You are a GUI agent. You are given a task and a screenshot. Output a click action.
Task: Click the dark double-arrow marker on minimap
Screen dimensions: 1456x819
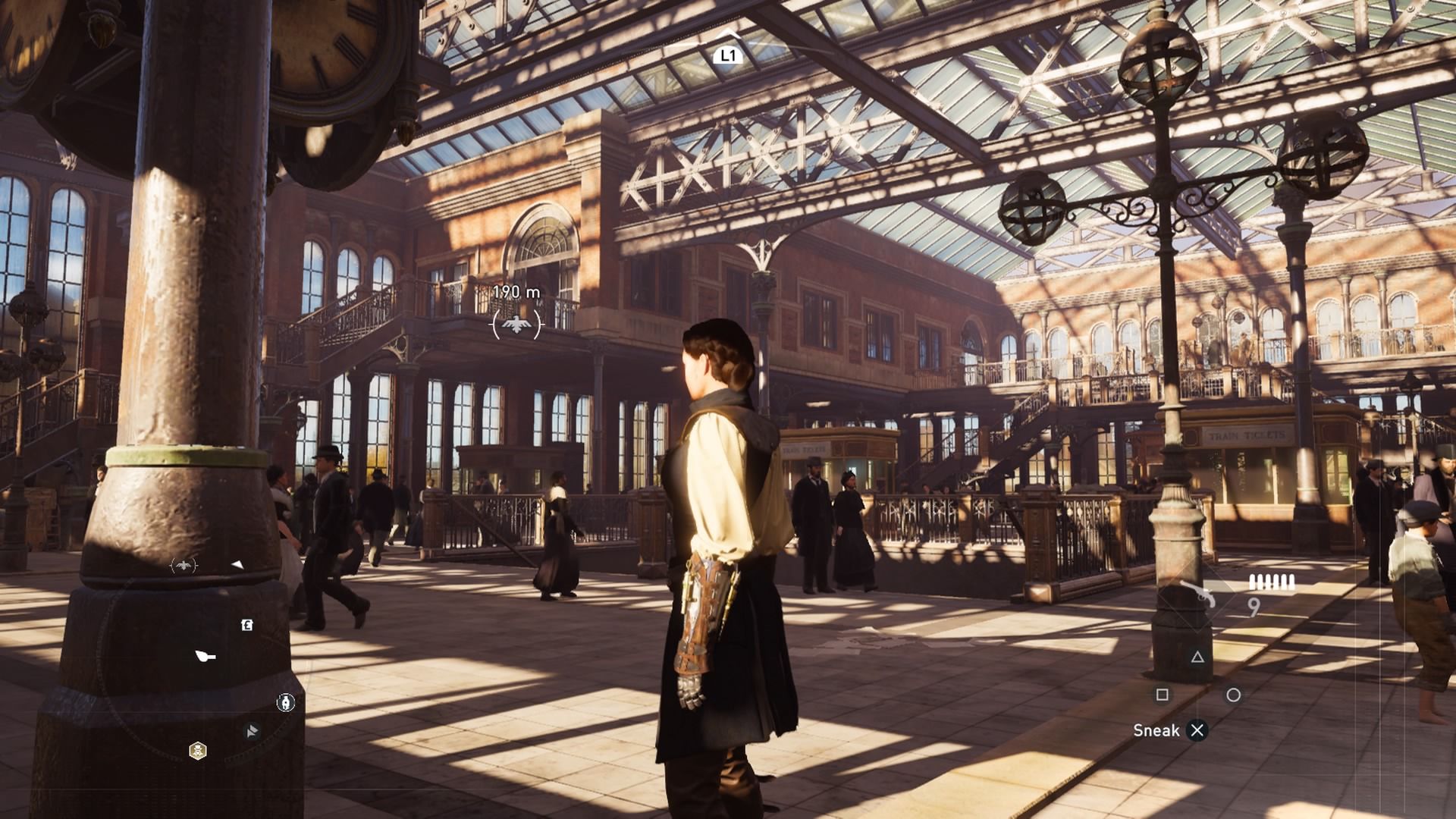click(252, 731)
